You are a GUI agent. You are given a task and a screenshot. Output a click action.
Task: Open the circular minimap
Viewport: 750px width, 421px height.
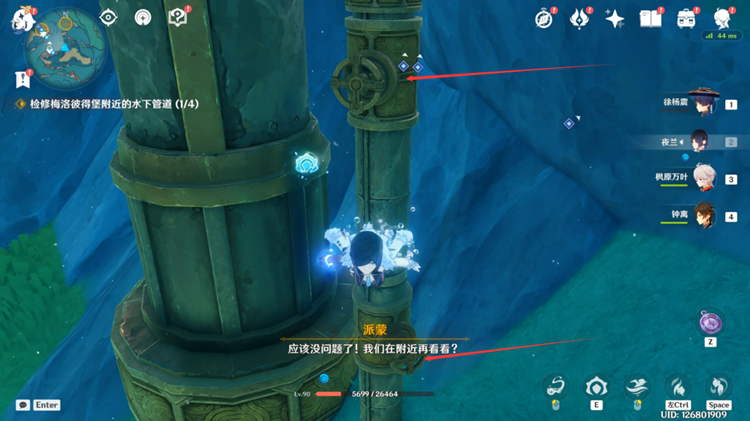click(x=59, y=43)
